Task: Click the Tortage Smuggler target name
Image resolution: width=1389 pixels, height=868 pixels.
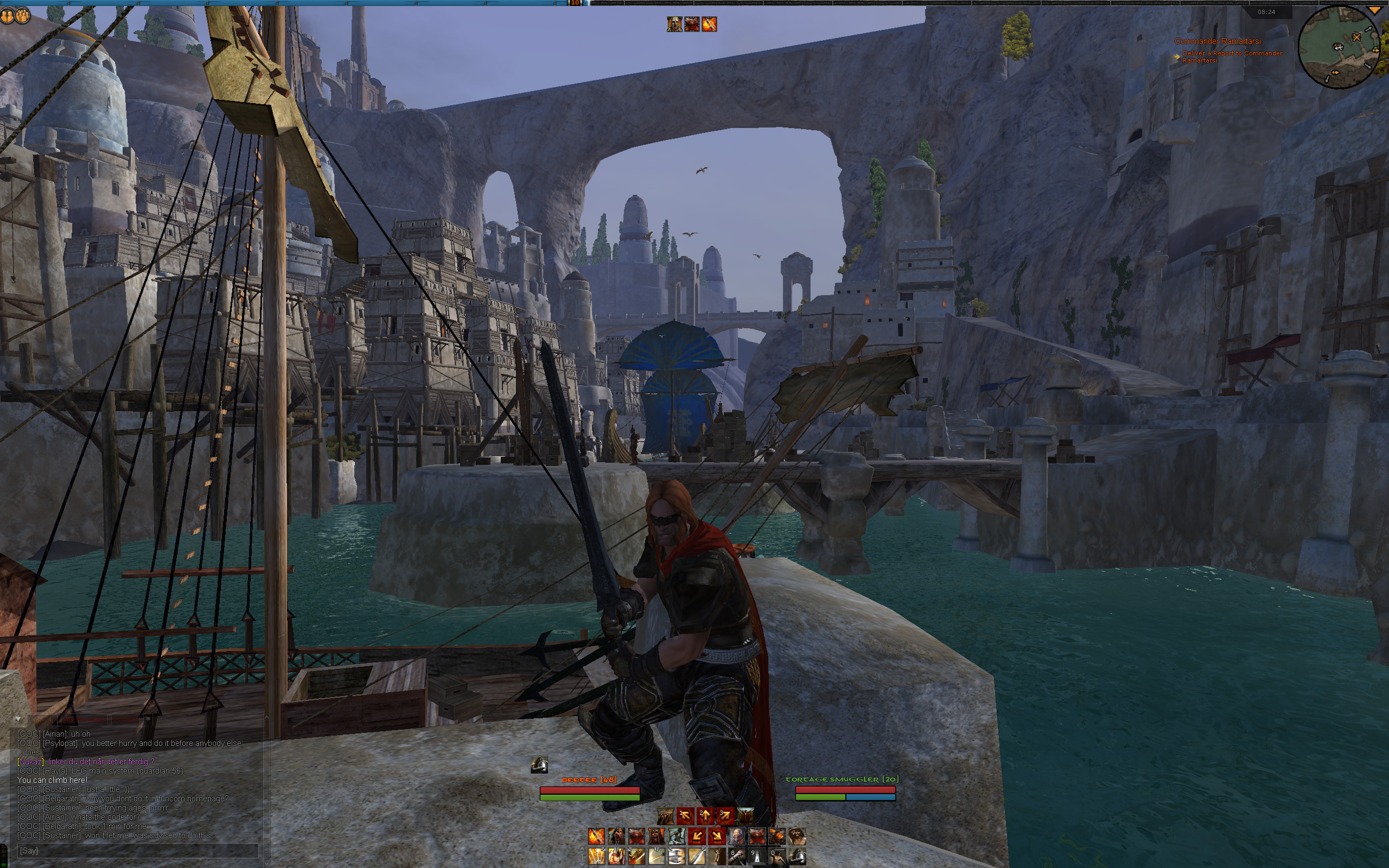Action: (x=842, y=779)
